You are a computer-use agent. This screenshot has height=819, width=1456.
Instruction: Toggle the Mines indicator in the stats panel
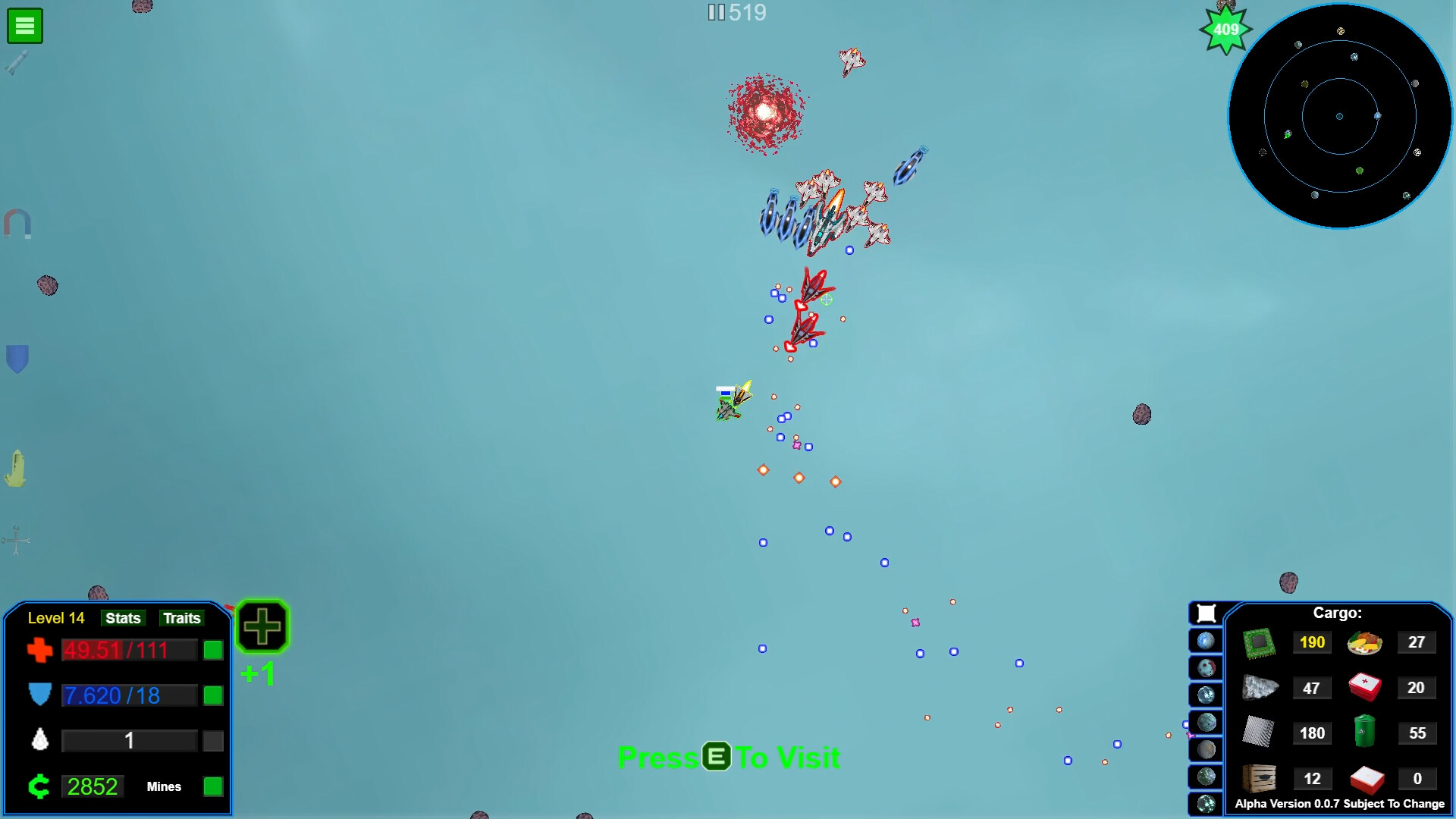point(212,787)
